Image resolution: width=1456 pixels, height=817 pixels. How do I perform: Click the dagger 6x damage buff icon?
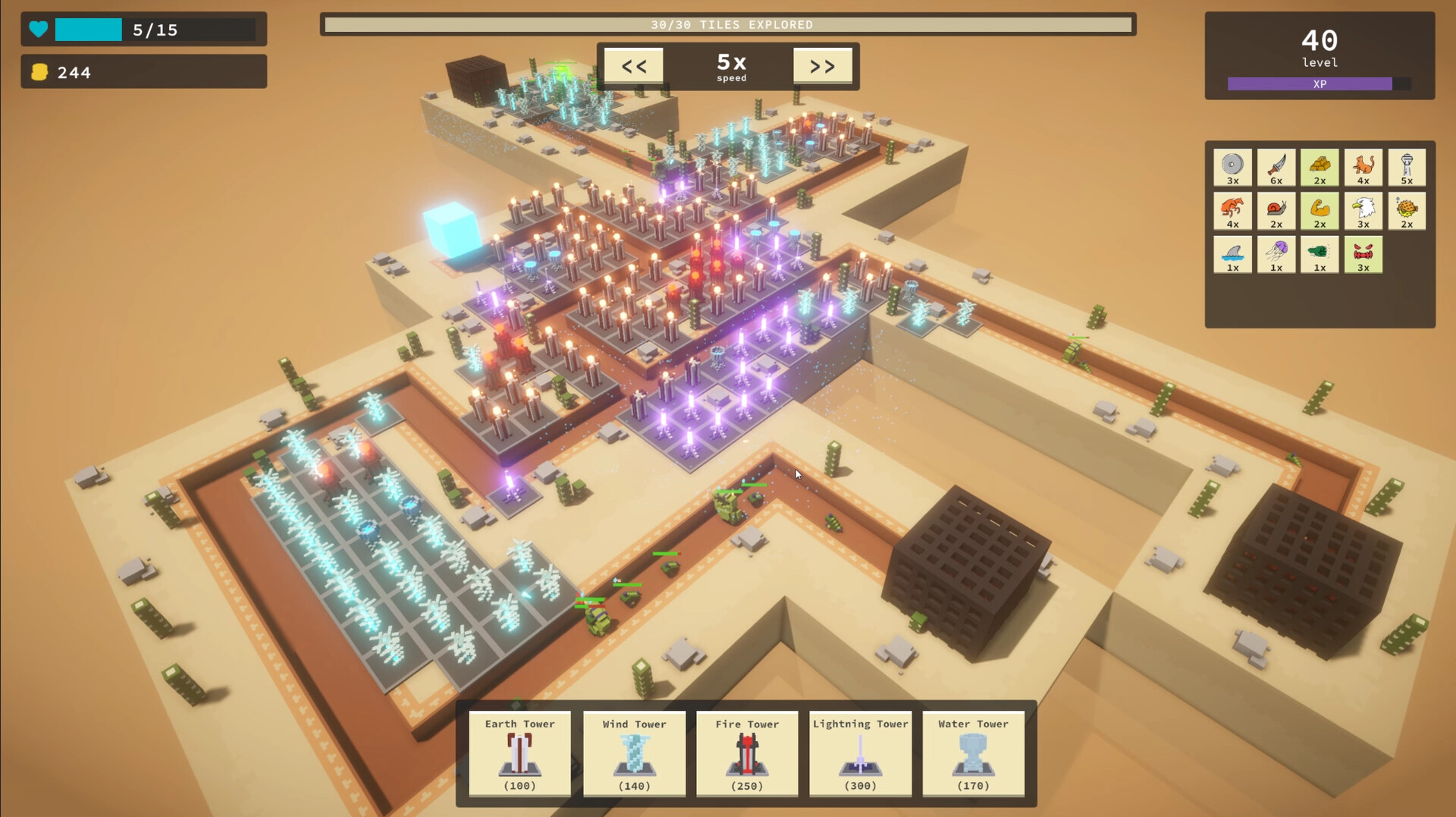pyautogui.click(x=1276, y=167)
